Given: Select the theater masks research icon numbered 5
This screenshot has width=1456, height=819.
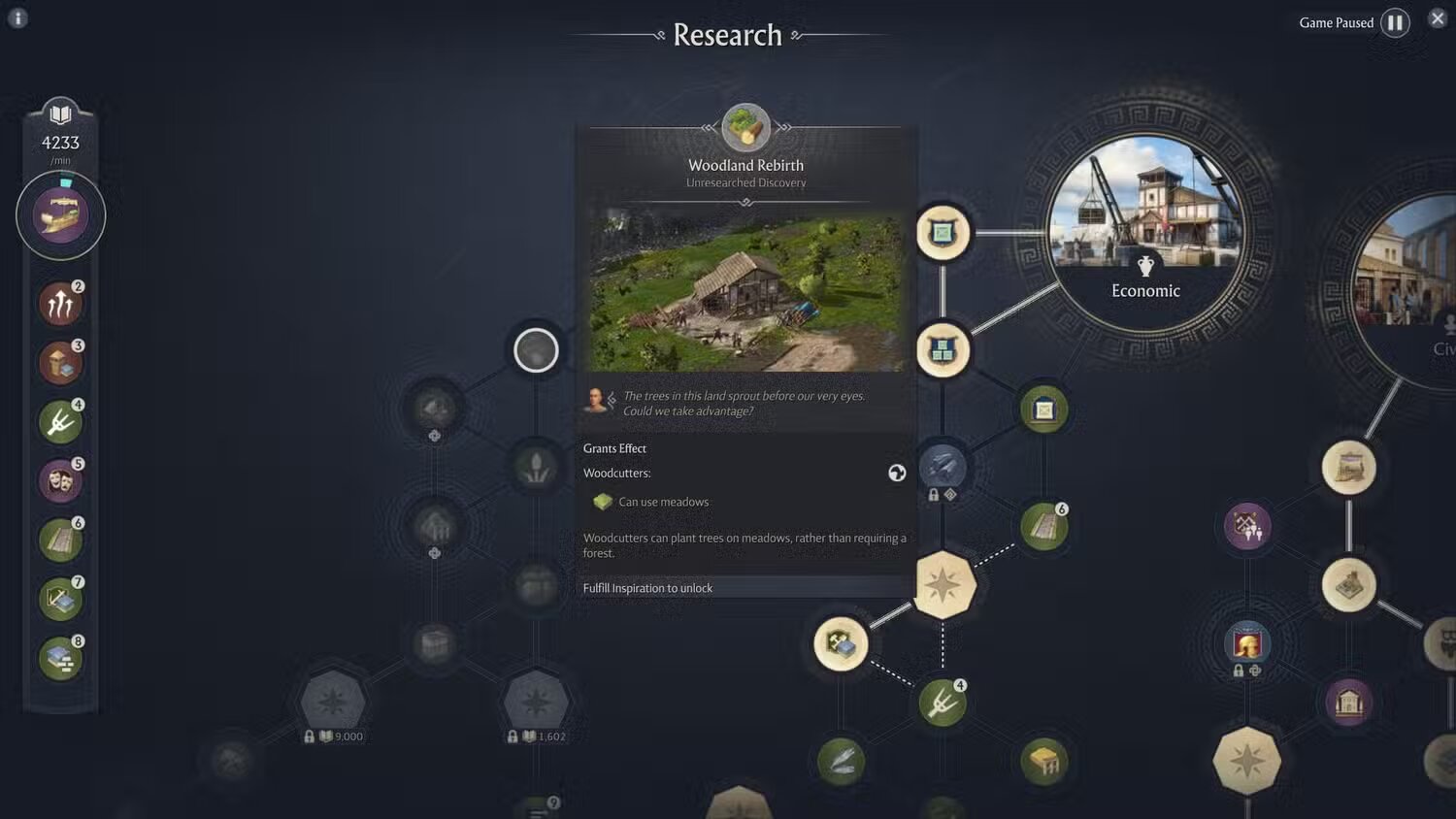Looking at the screenshot, I should [60, 480].
